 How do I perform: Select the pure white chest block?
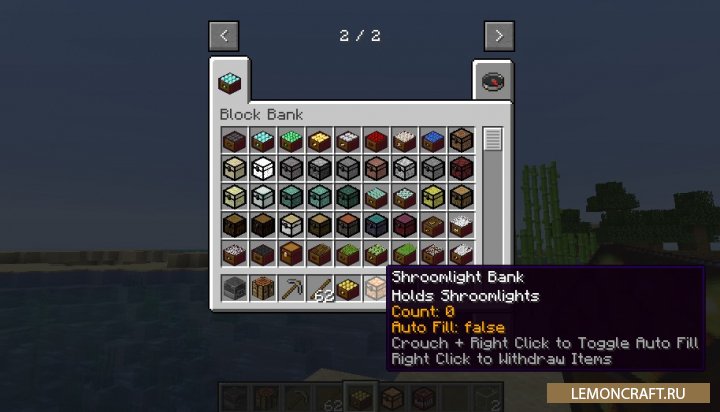tap(262, 168)
